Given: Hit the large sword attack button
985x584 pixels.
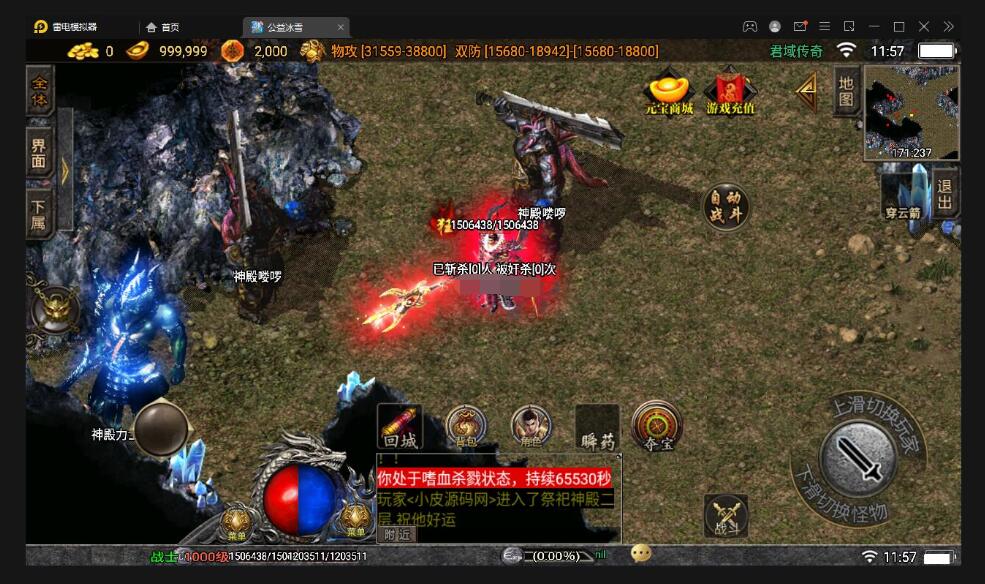Looking at the screenshot, I should tap(858, 457).
